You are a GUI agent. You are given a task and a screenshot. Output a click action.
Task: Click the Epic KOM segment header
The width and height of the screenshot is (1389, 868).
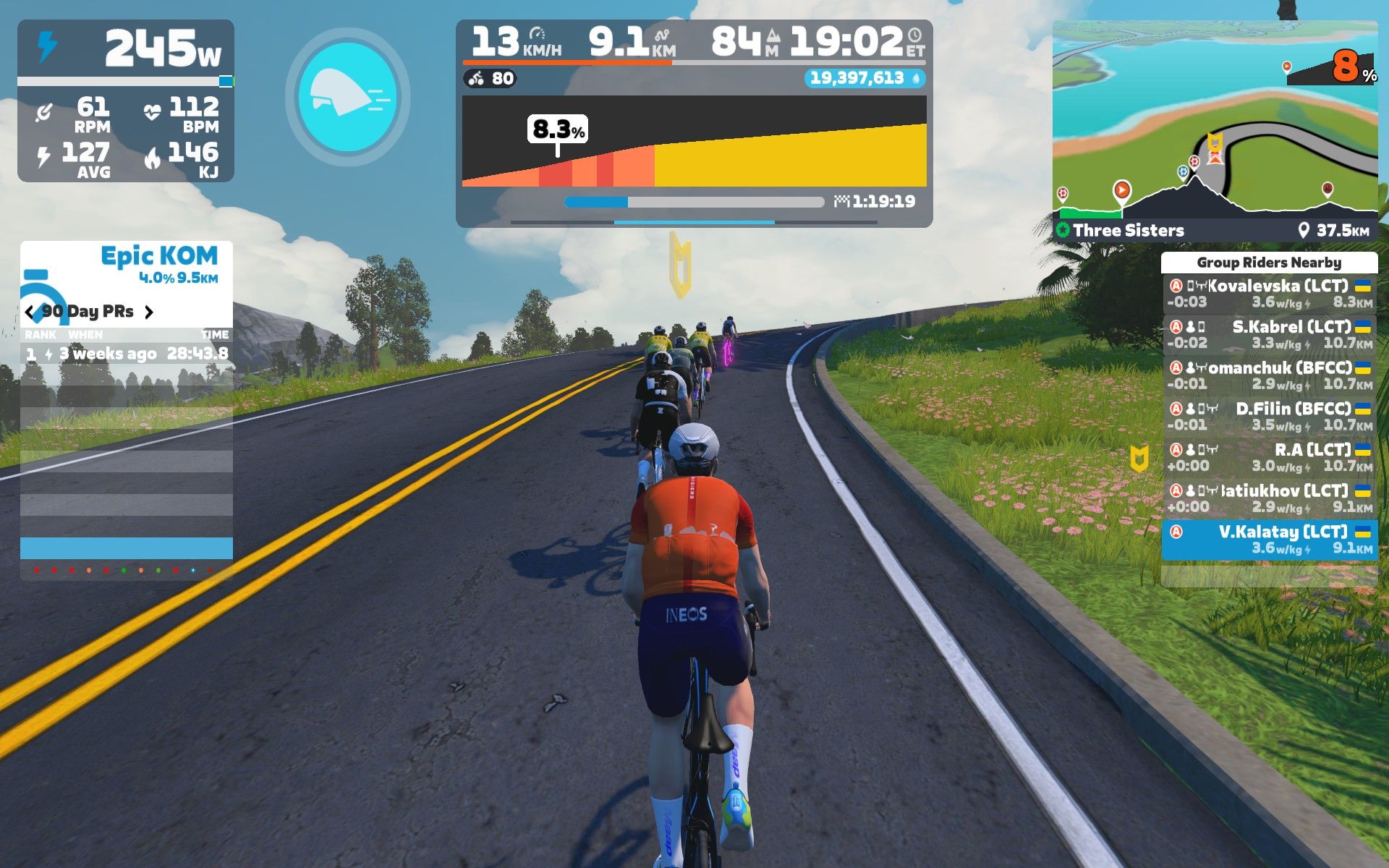coord(158,256)
